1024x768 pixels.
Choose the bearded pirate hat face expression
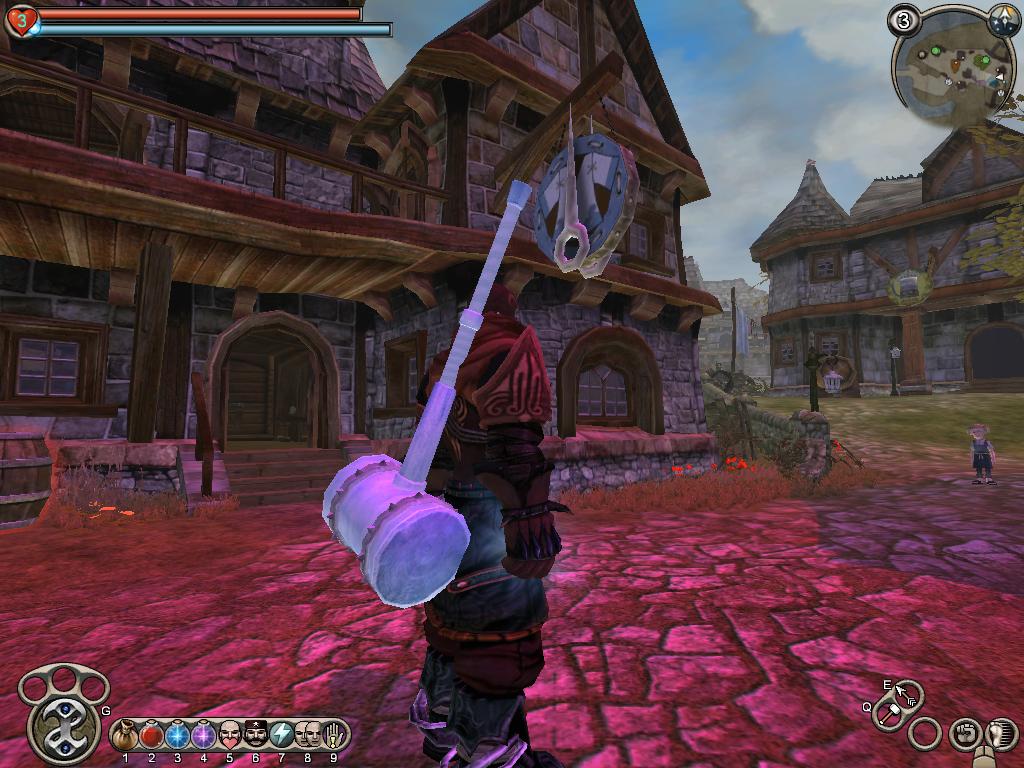coord(255,735)
